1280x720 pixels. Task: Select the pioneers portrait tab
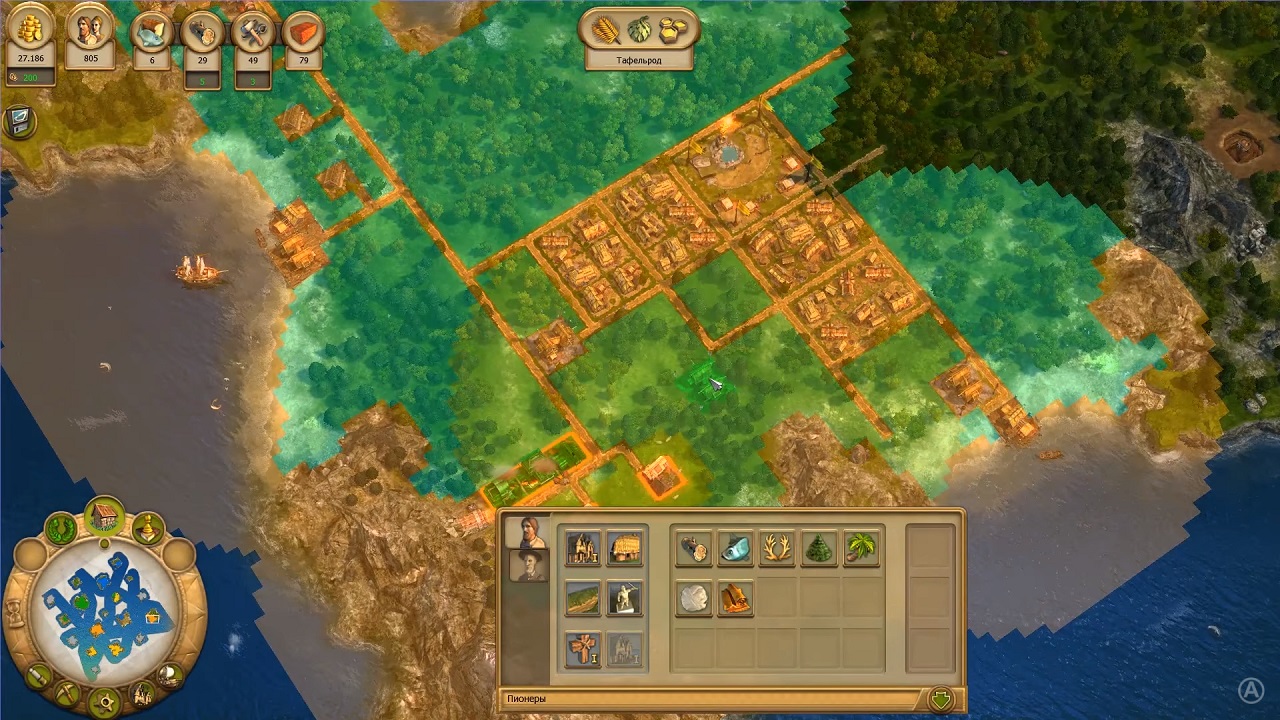525,531
